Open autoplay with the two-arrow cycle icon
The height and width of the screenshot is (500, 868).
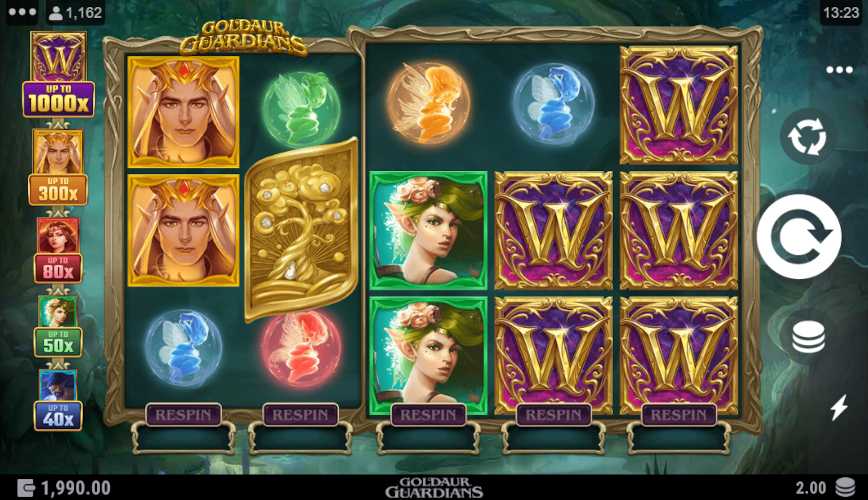point(807,137)
